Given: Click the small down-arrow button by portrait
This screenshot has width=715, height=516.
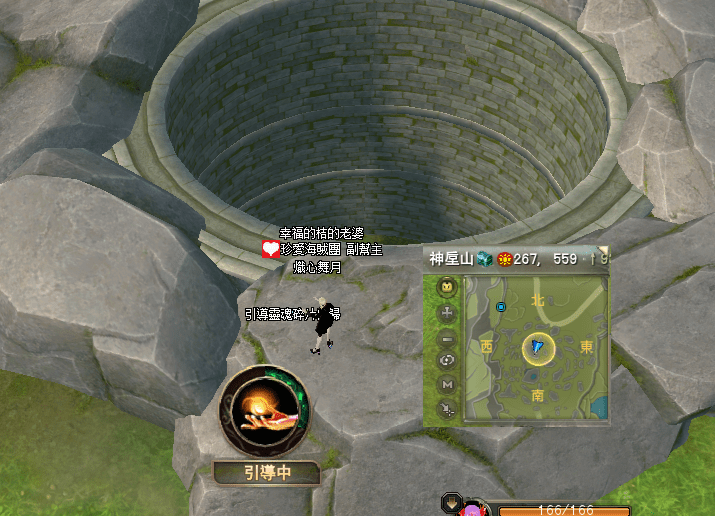Looking at the screenshot, I should [452, 503].
